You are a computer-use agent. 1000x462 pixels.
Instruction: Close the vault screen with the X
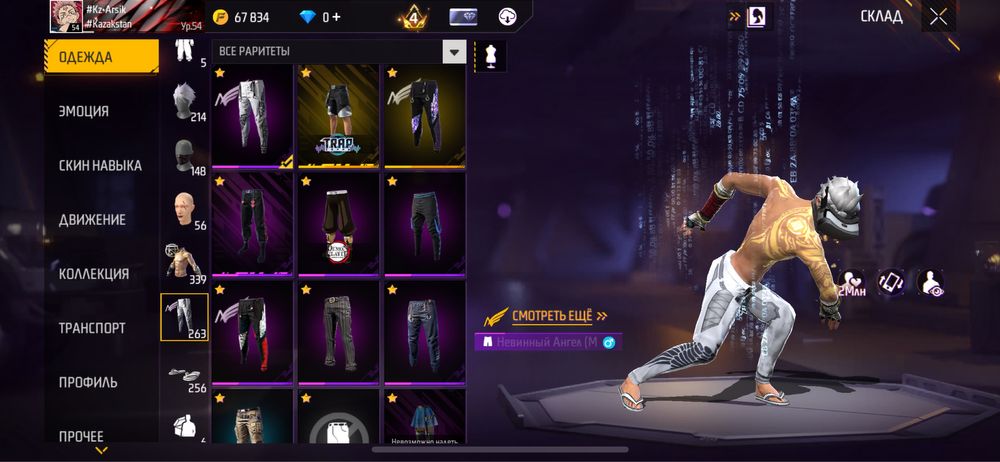937,16
